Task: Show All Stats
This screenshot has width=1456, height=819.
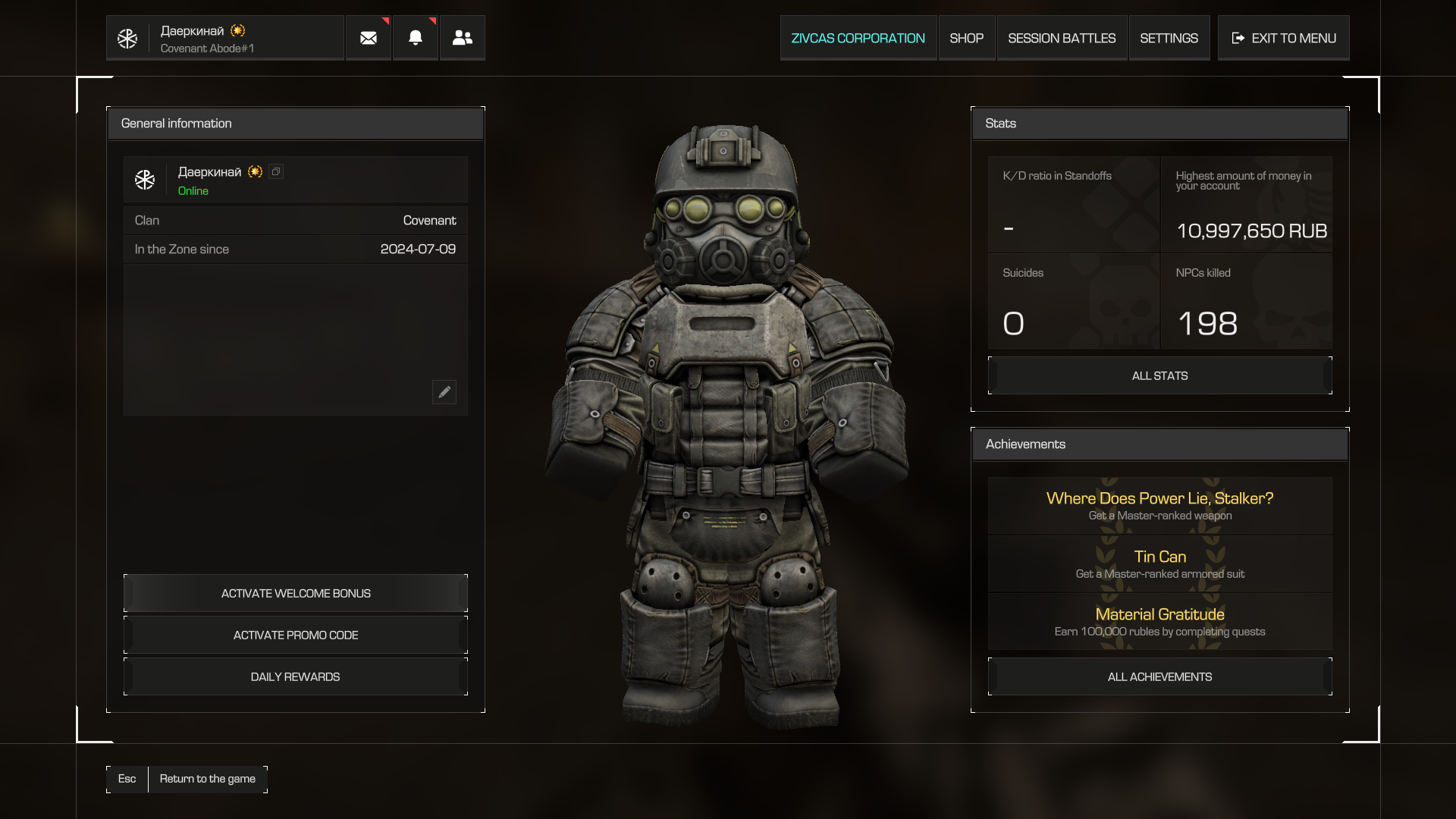Action: [1159, 376]
